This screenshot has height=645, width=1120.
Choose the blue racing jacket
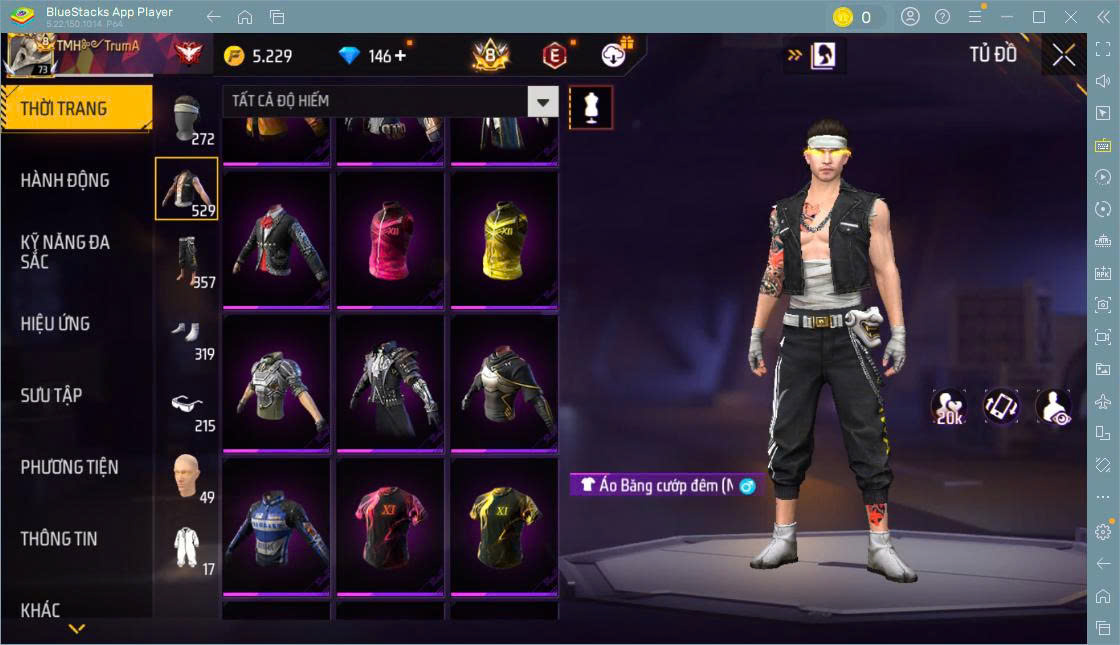(276, 527)
